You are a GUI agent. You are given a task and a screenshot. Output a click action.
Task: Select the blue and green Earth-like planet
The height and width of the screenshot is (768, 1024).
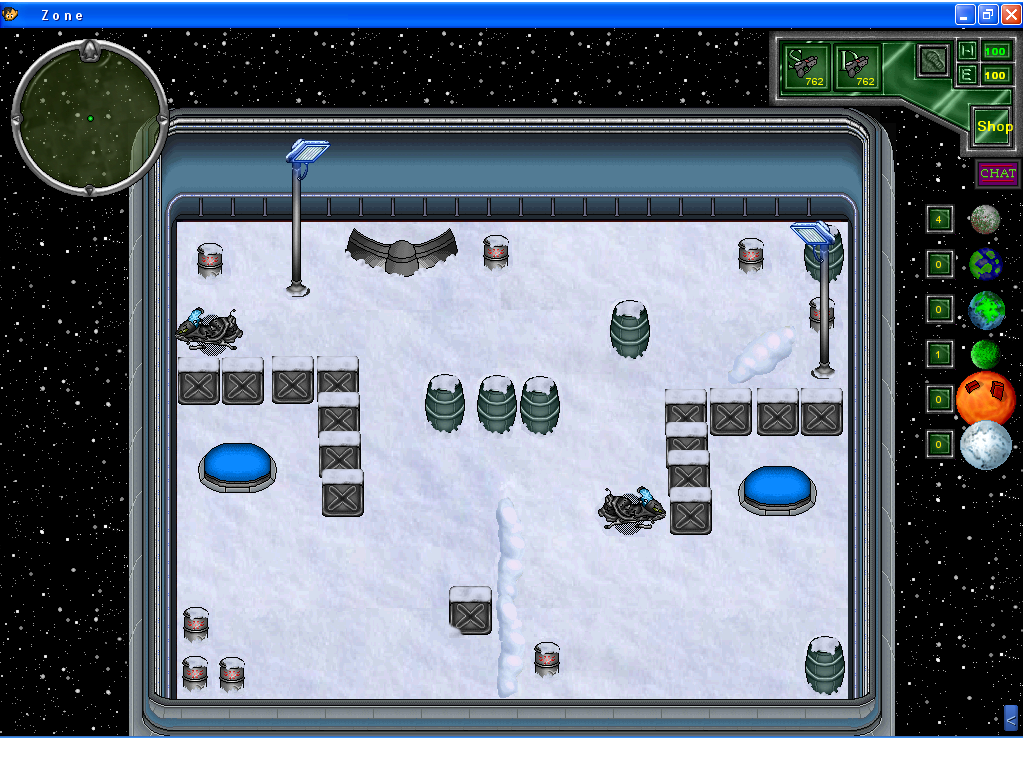(985, 265)
